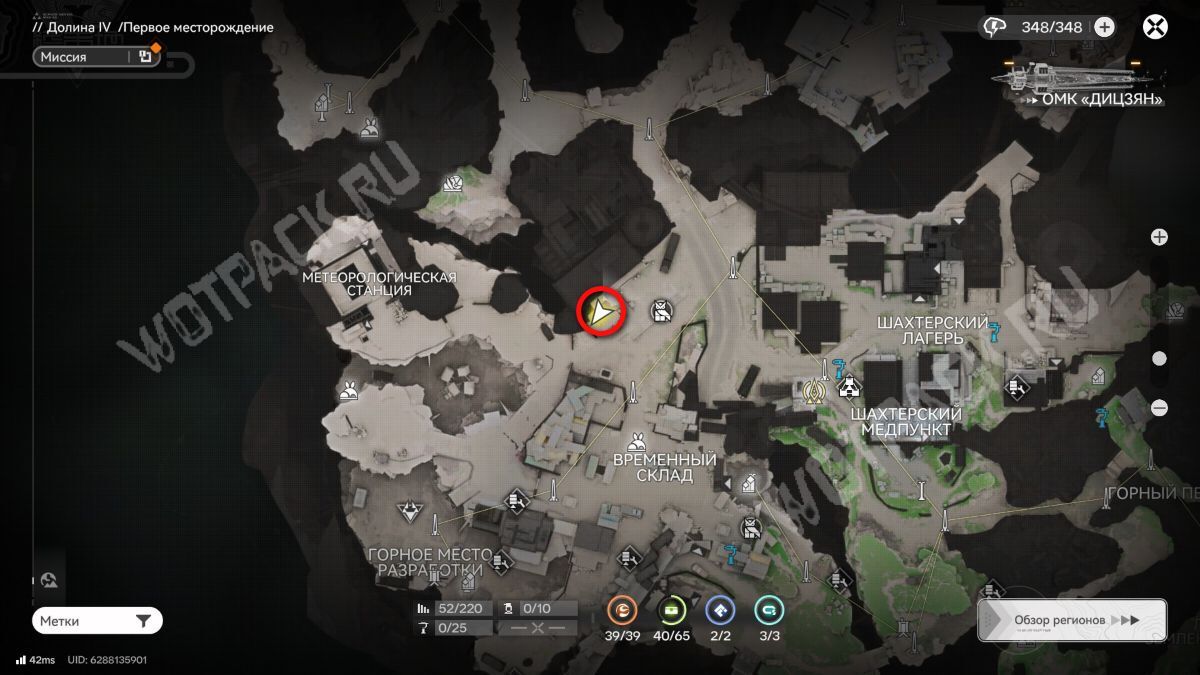Click the rabbit-ear marker above Временный склад
1200x675 pixels.
click(636, 441)
